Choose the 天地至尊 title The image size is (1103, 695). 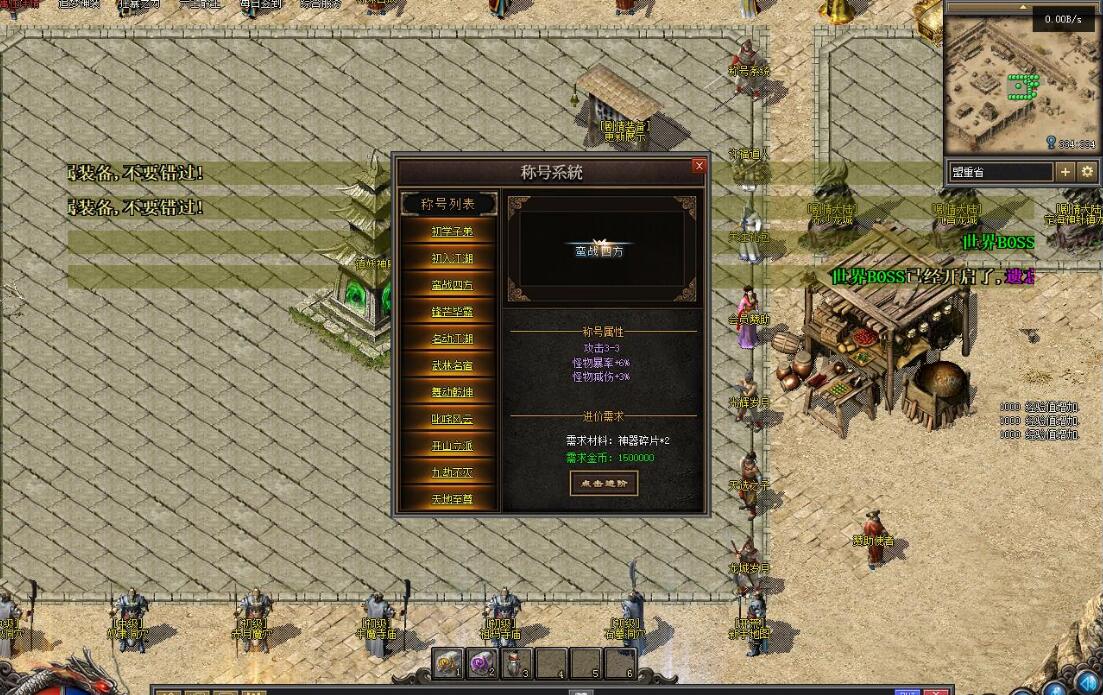tap(451, 499)
